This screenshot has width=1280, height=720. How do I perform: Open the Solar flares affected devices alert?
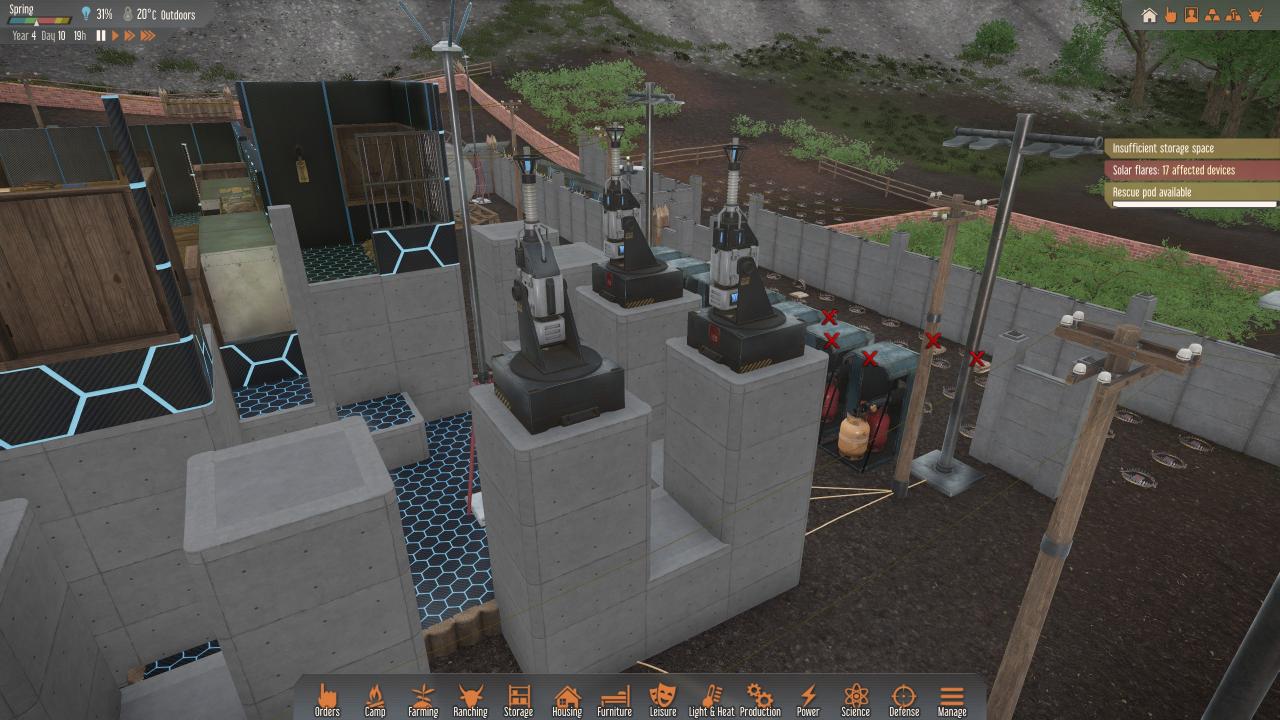(1192, 170)
